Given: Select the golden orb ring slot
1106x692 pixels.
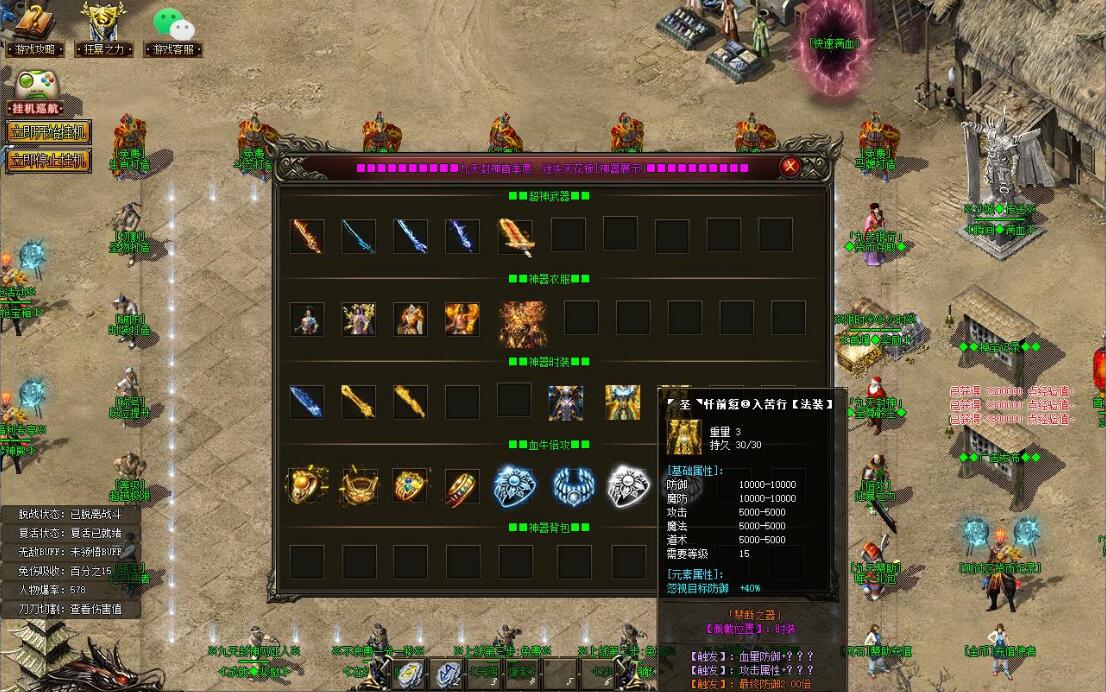Looking at the screenshot, I should coord(306,486).
